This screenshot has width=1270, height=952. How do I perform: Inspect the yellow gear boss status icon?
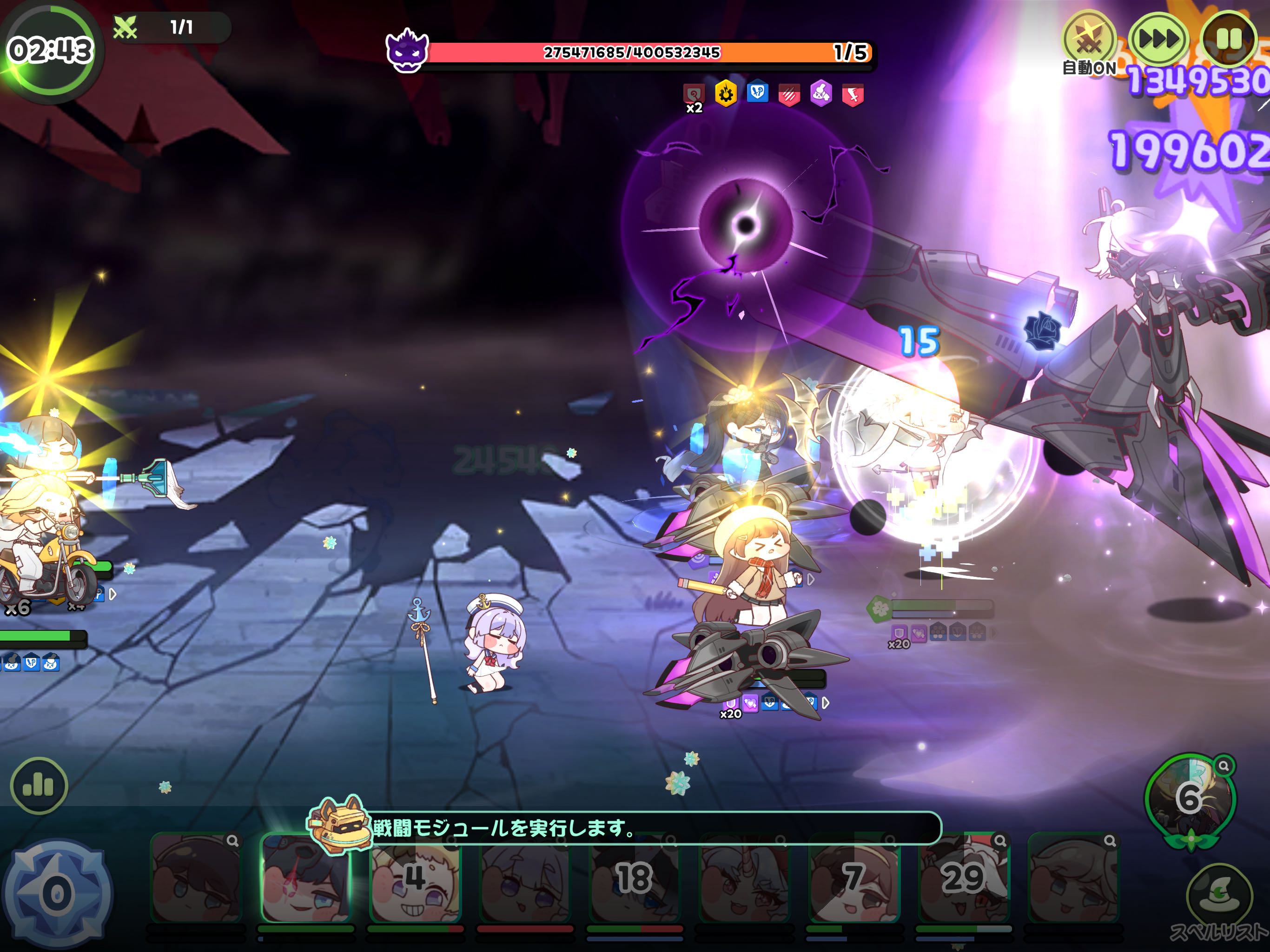point(726,93)
